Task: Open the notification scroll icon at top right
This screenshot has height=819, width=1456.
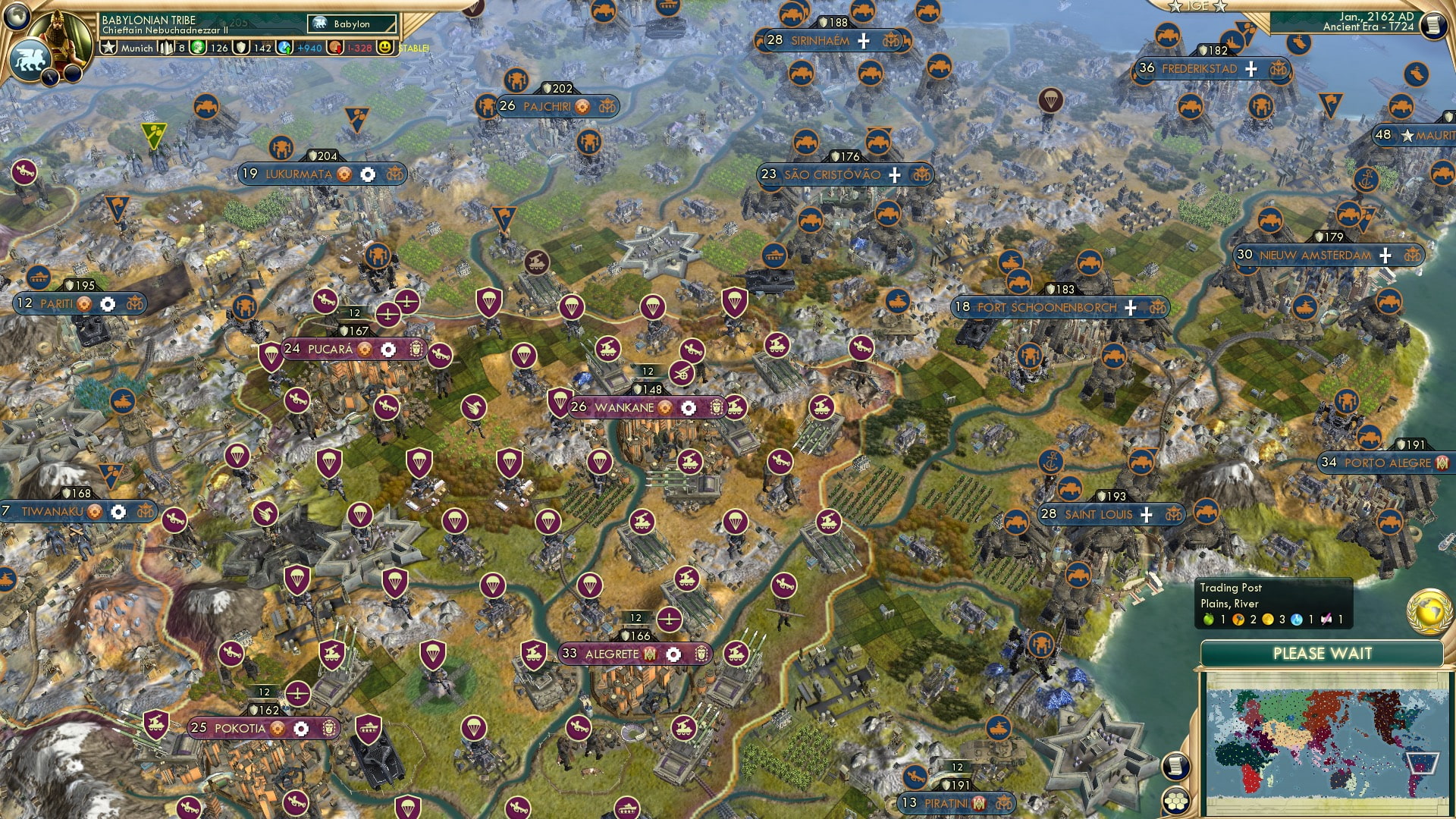Action: coord(1433,27)
